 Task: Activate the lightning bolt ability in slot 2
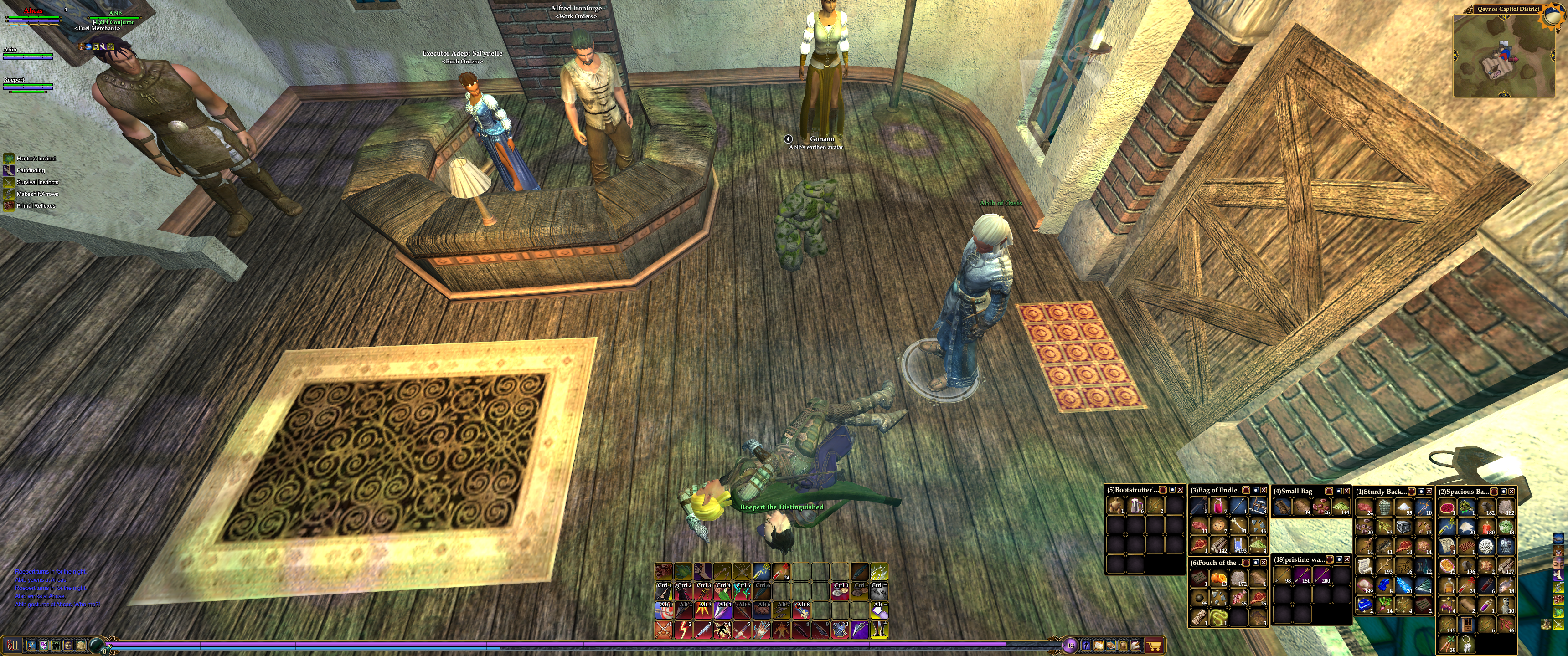(x=683, y=630)
